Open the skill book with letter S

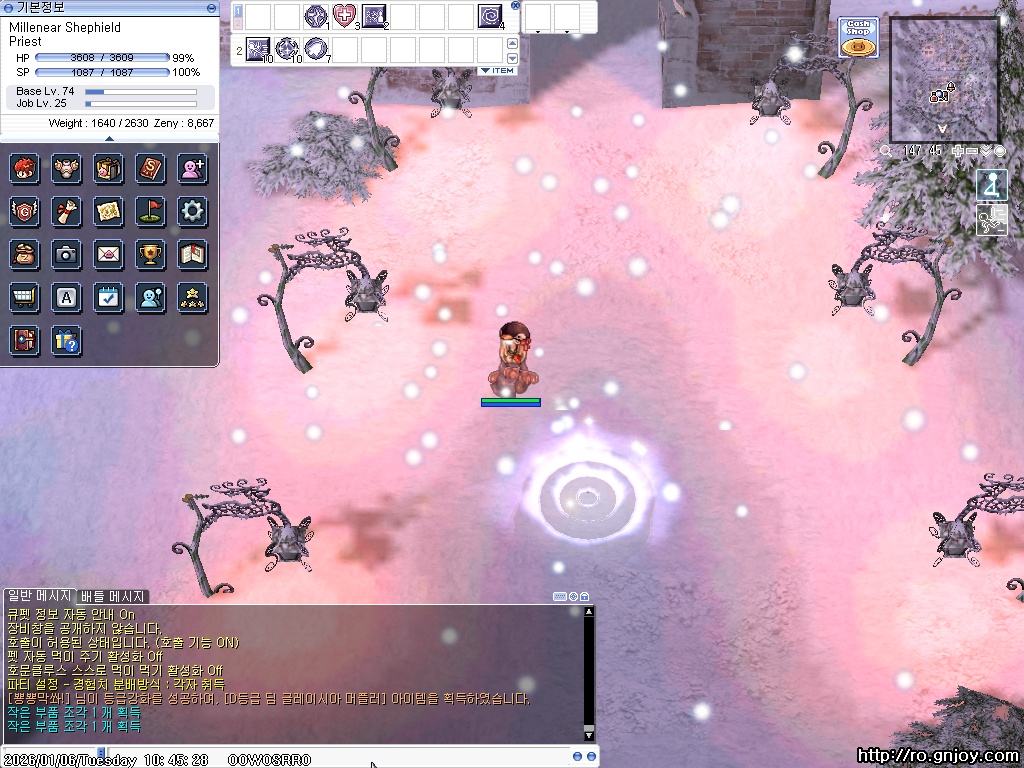150,169
